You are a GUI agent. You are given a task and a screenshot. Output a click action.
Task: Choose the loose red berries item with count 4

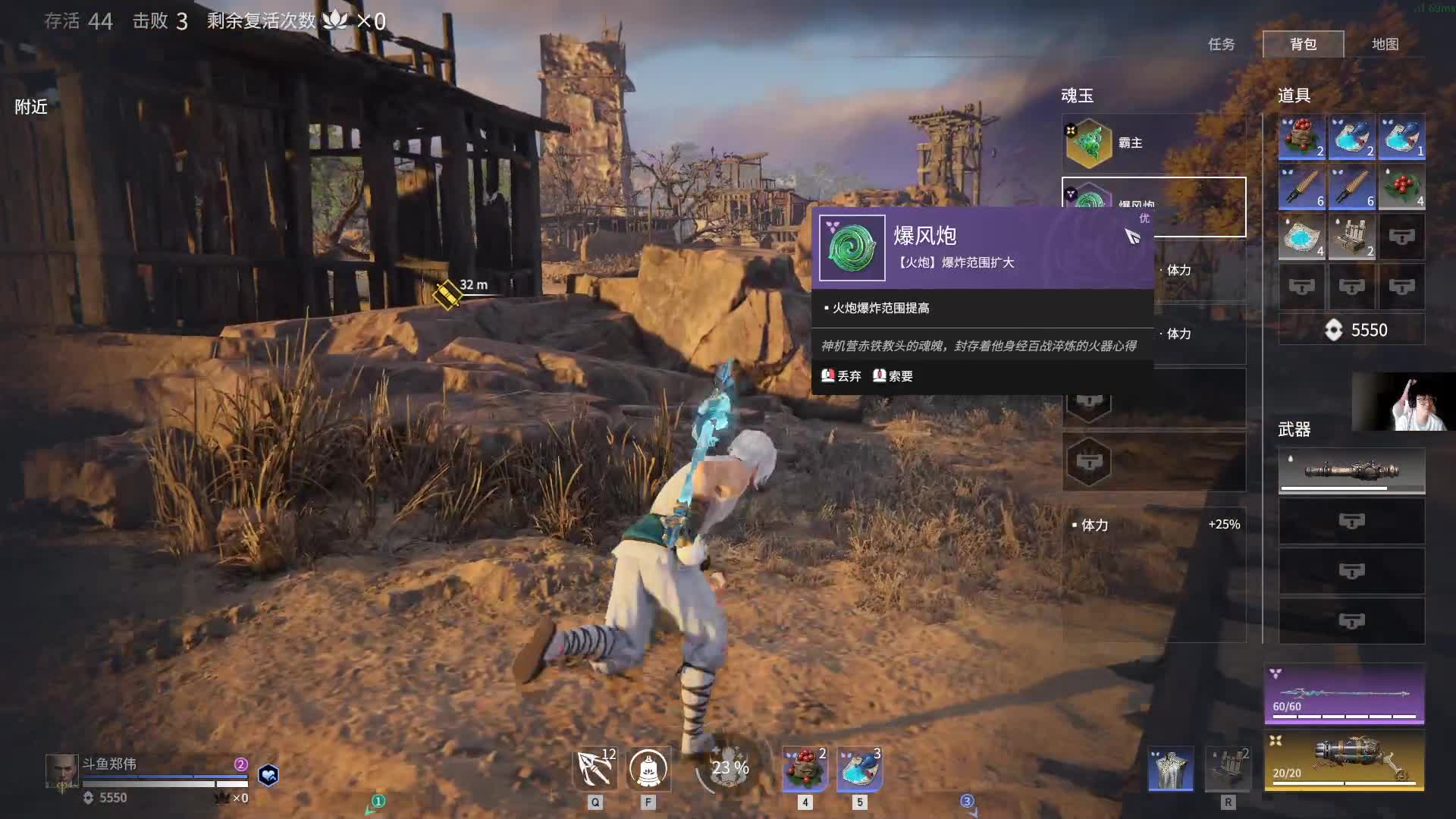point(1401,187)
